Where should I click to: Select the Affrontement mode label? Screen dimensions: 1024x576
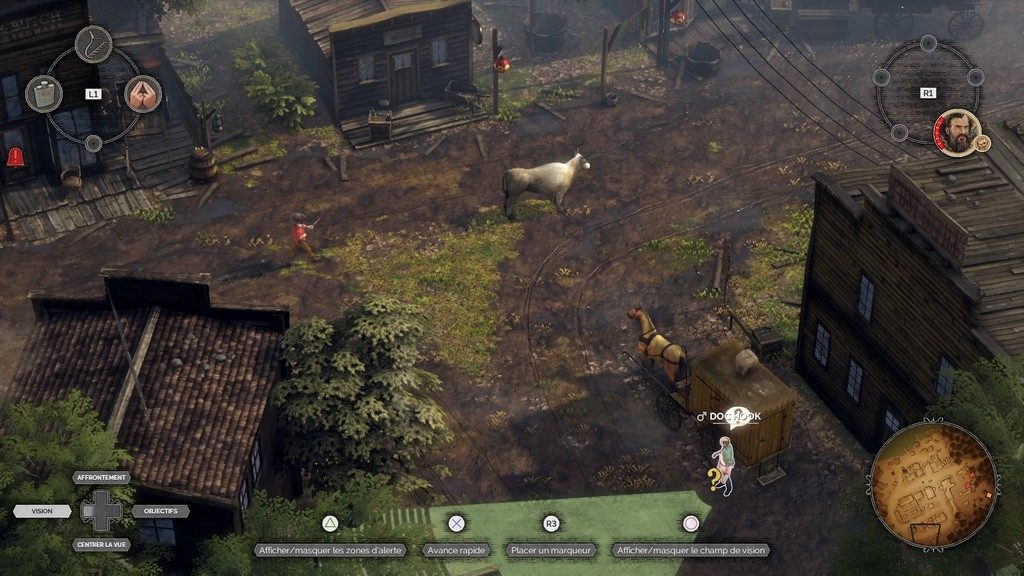pos(101,478)
